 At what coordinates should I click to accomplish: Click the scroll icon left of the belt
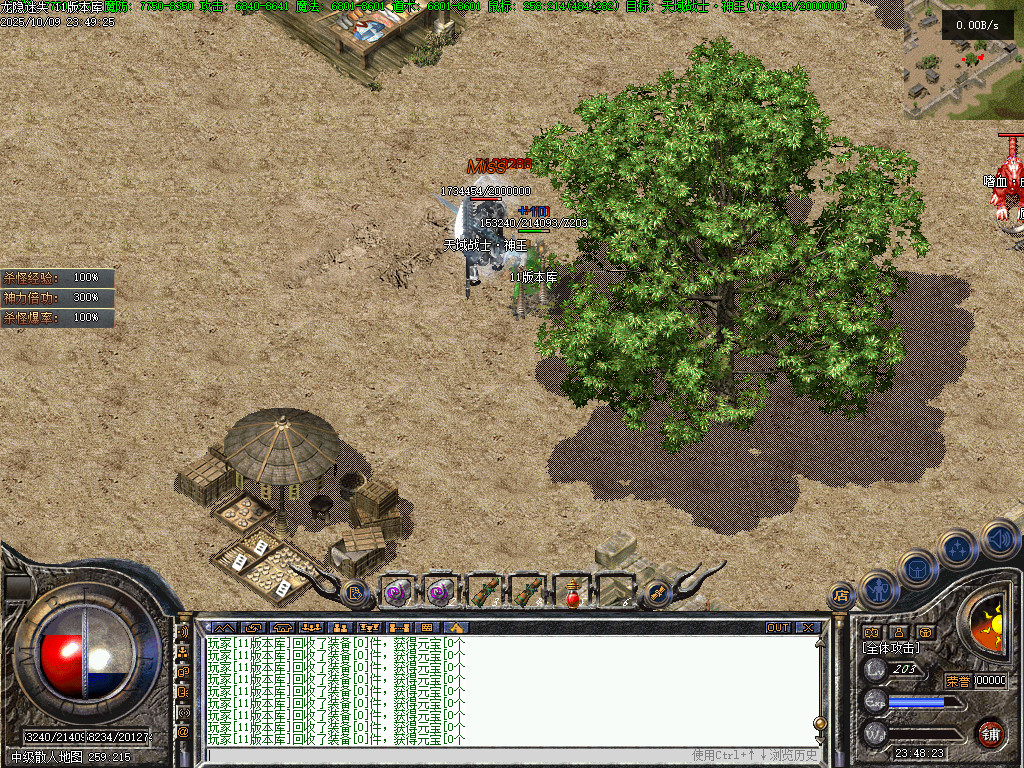pyautogui.click(x=356, y=594)
